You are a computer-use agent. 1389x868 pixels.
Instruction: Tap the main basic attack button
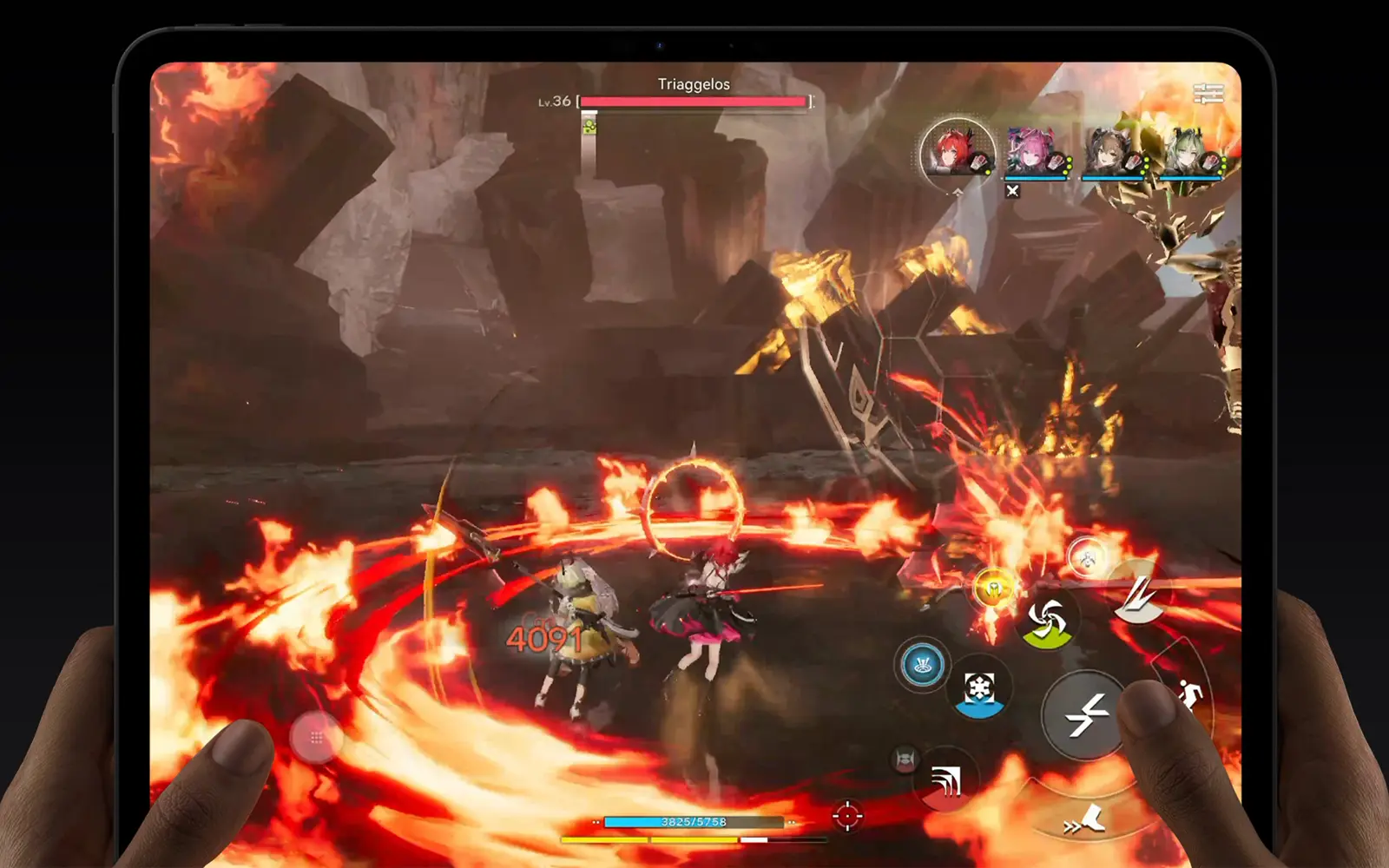pyautogui.click(x=1085, y=715)
